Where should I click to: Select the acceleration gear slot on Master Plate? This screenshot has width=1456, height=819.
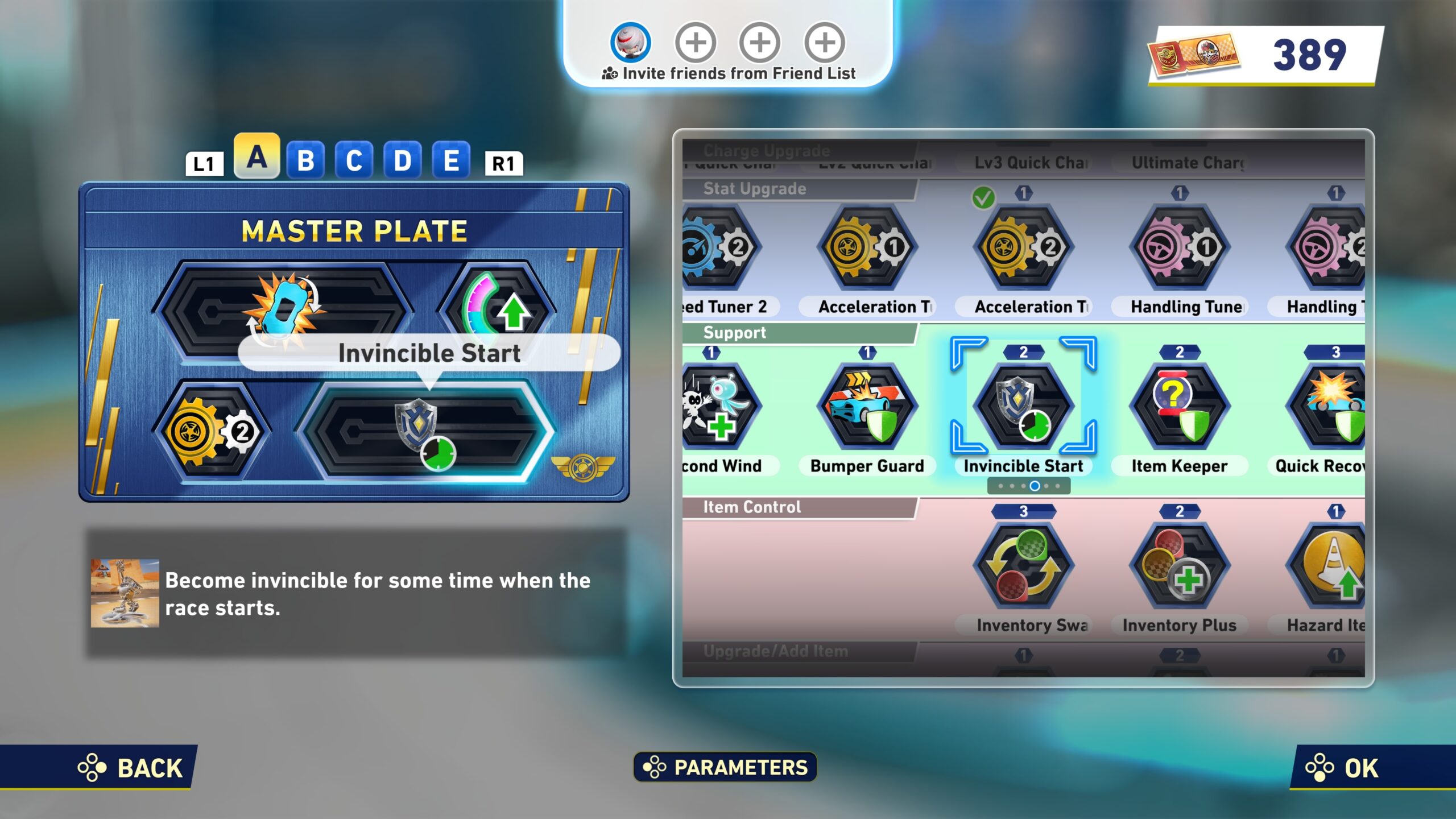pyautogui.click(x=210, y=432)
